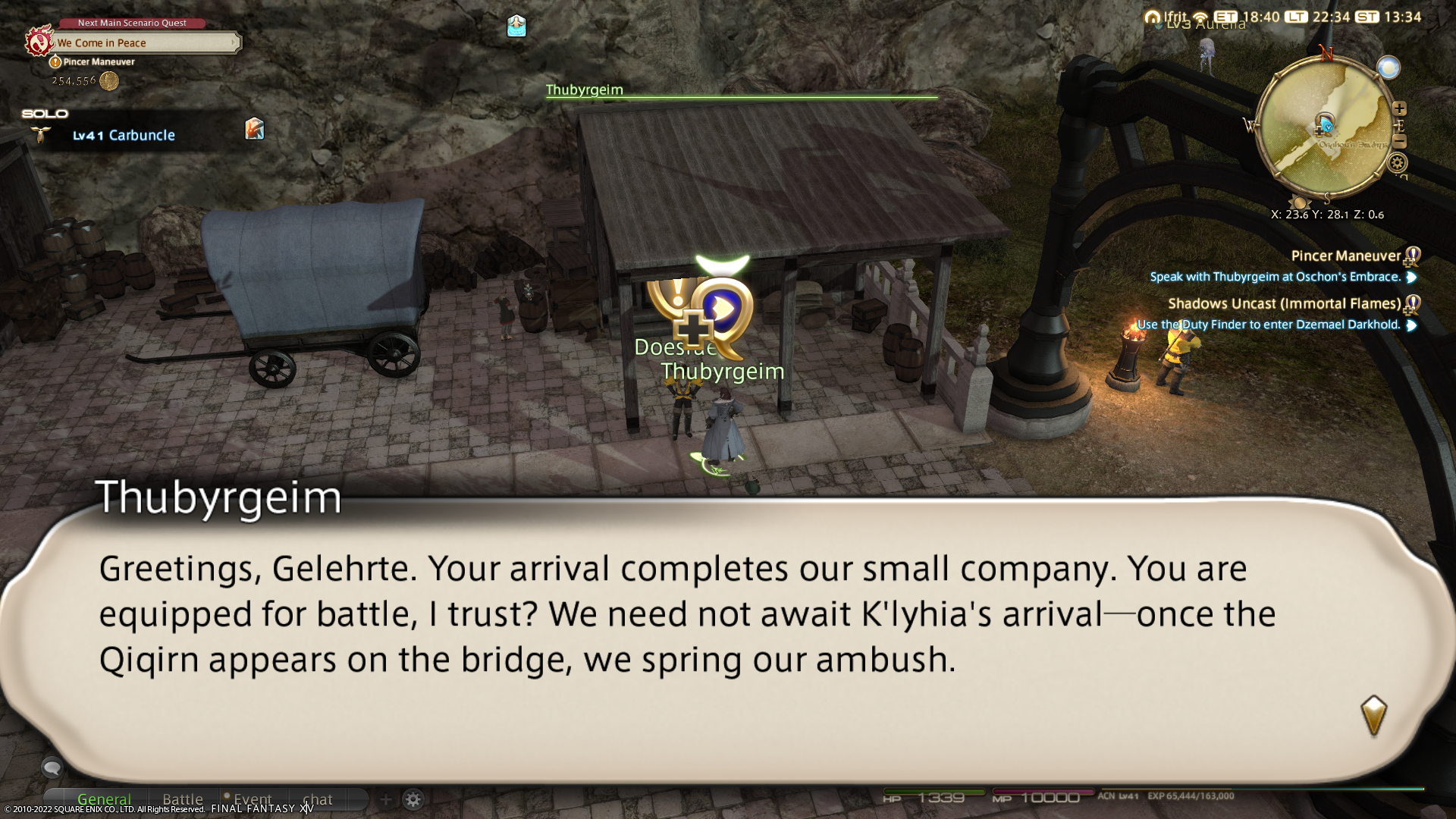Switch to the Battle chat tab

[x=183, y=799]
